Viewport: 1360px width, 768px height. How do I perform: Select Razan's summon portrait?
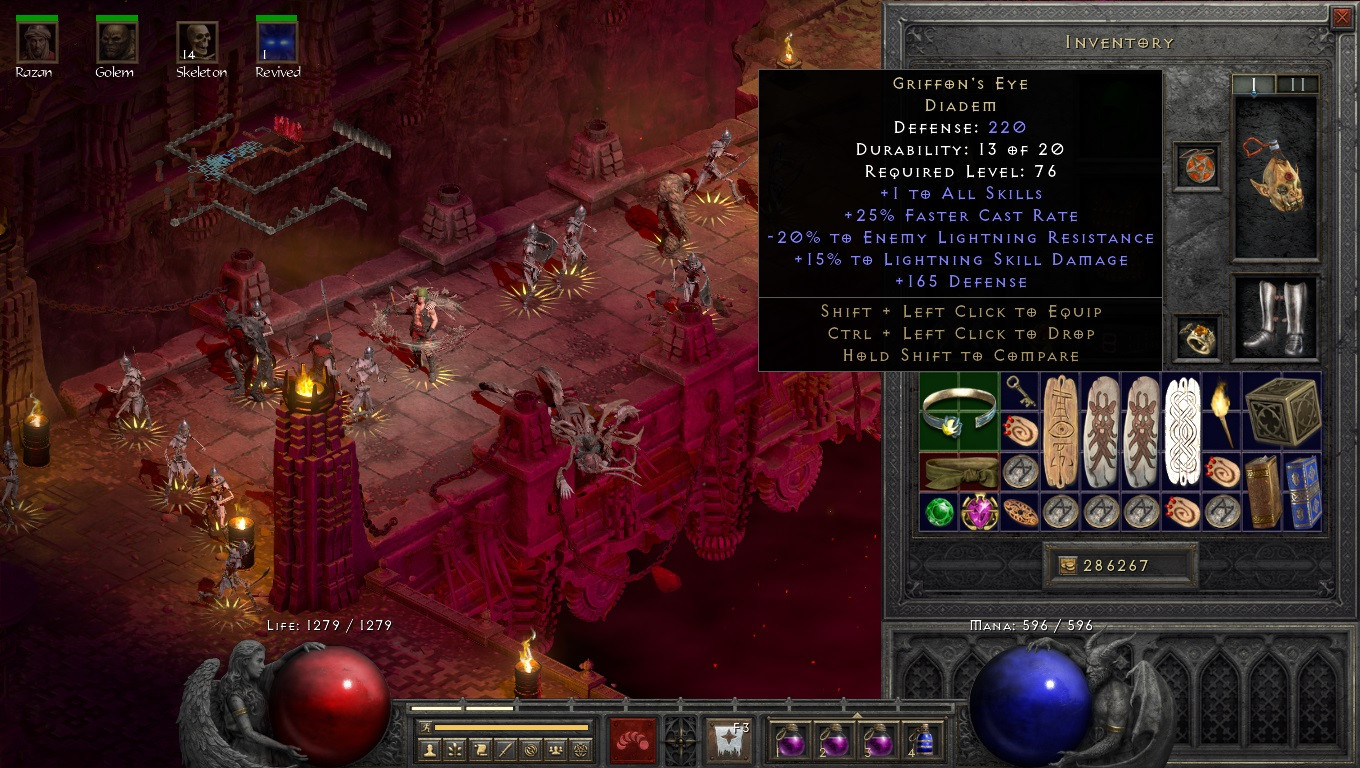pyautogui.click(x=36, y=42)
